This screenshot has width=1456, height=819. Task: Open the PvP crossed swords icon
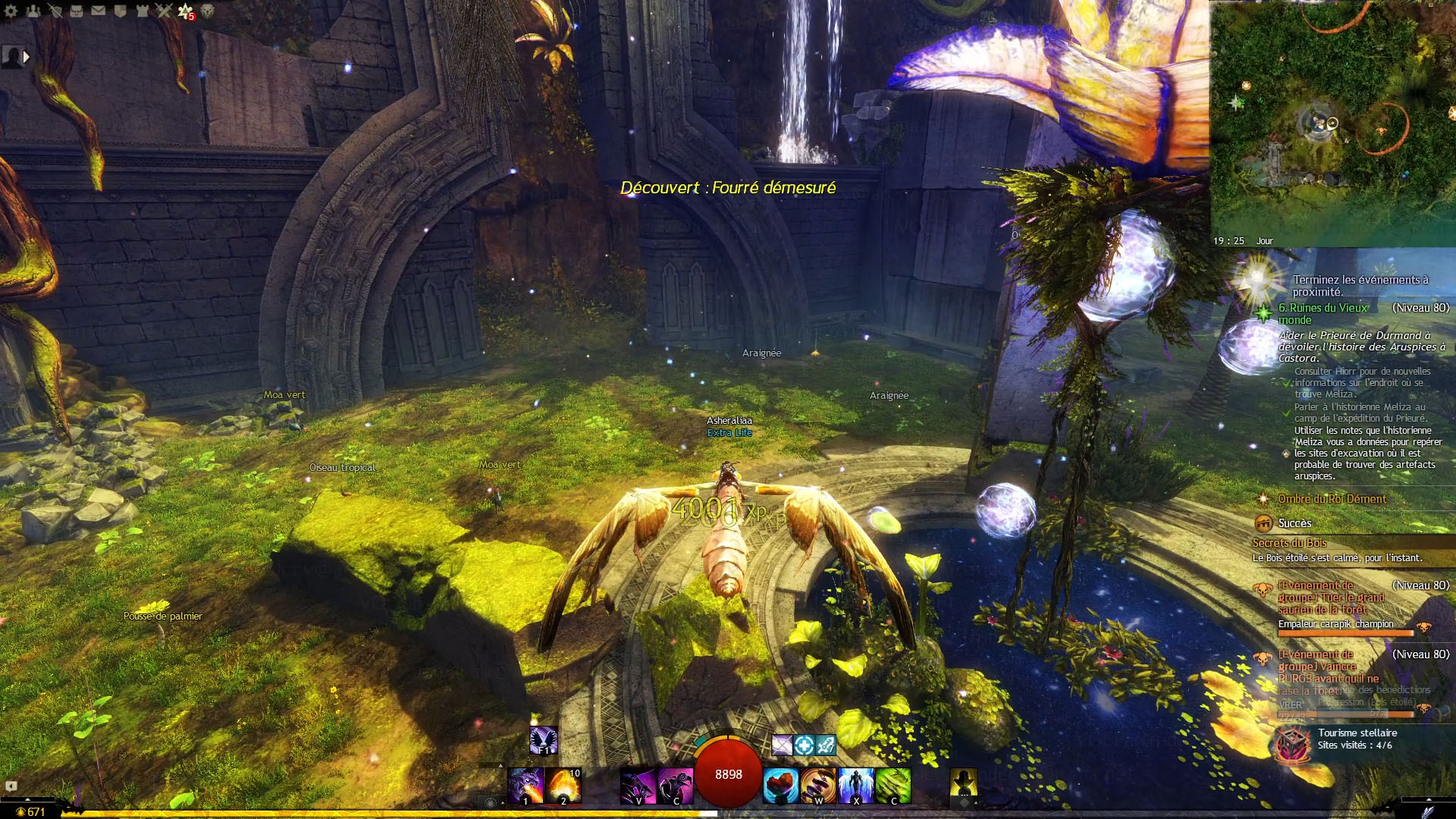164,11
